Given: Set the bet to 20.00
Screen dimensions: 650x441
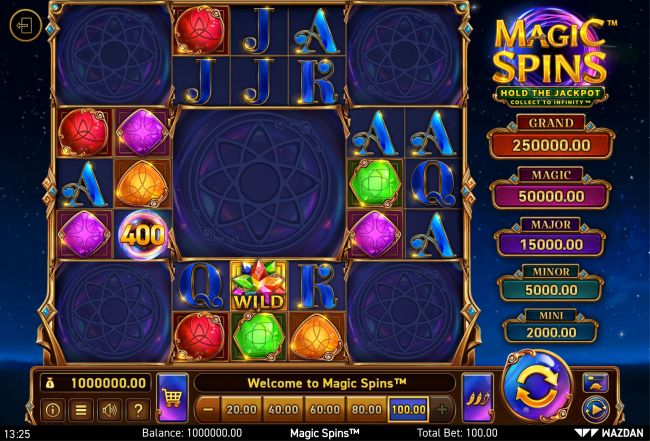Looking at the screenshot, I should pyautogui.click(x=240, y=409).
